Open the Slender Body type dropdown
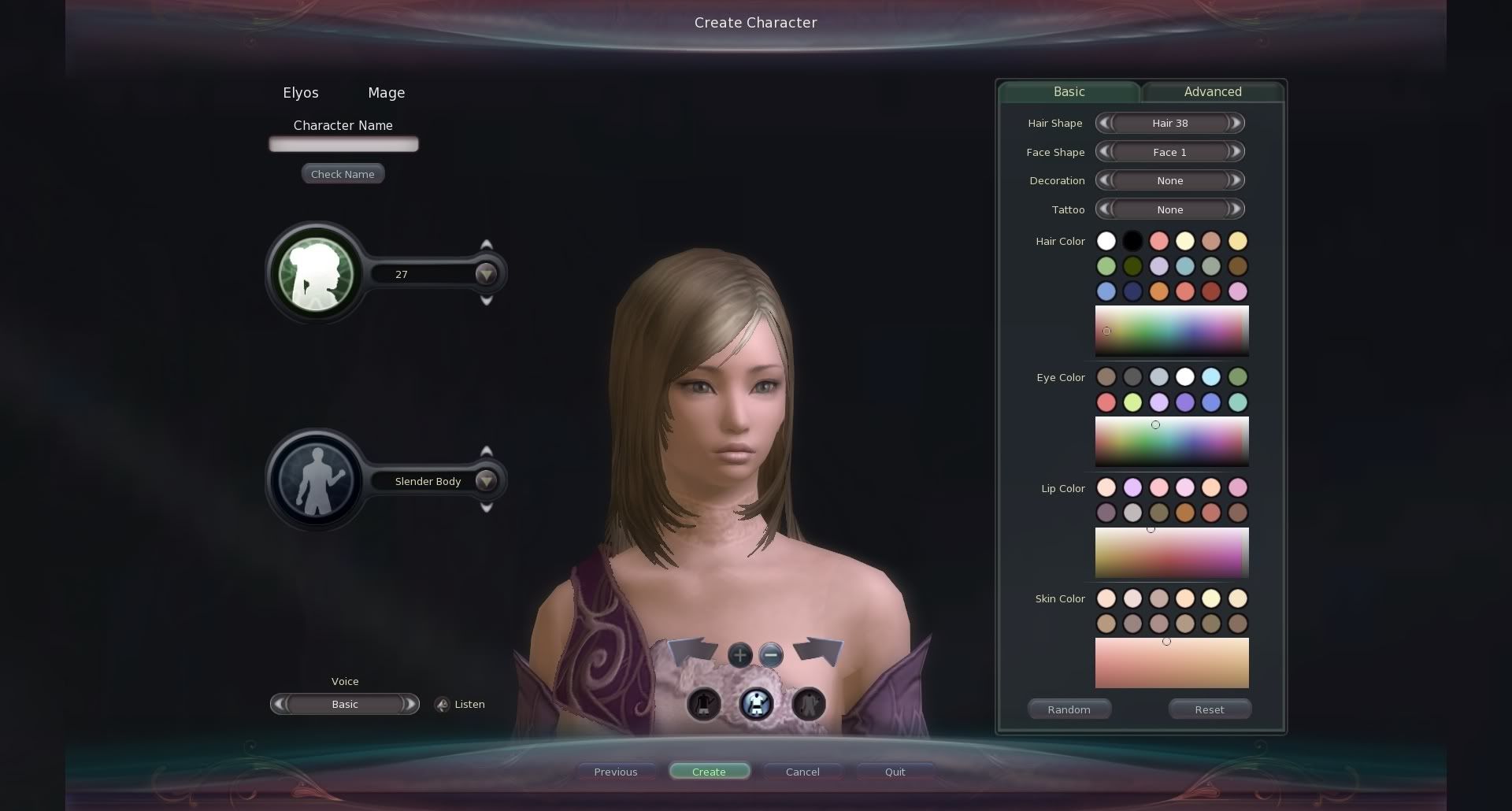Screen dimensions: 1512x811 486,481
